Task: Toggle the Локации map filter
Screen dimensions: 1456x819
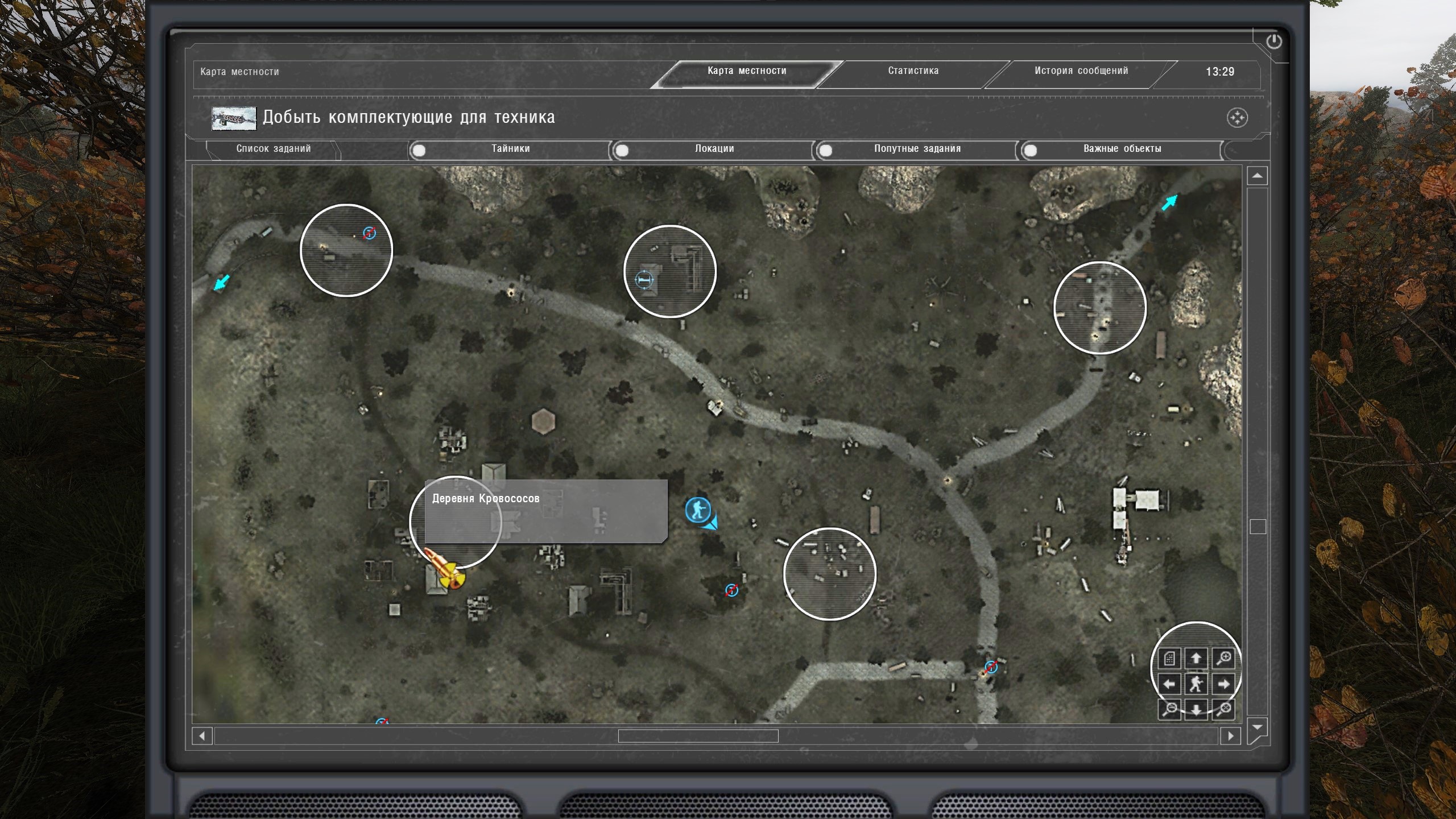Action: pos(623,151)
